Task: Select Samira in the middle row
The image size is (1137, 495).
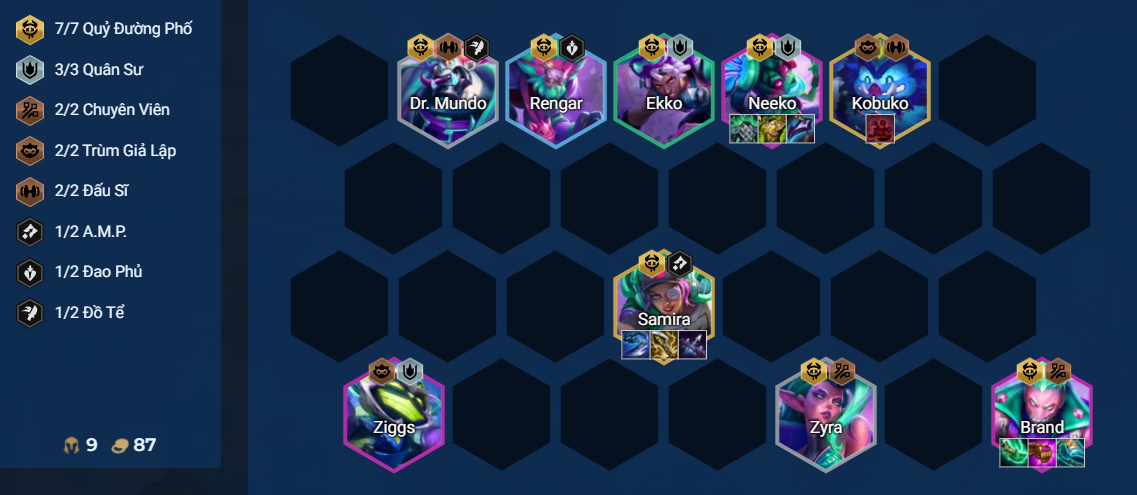Action: pyautogui.click(x=663, y=308)
